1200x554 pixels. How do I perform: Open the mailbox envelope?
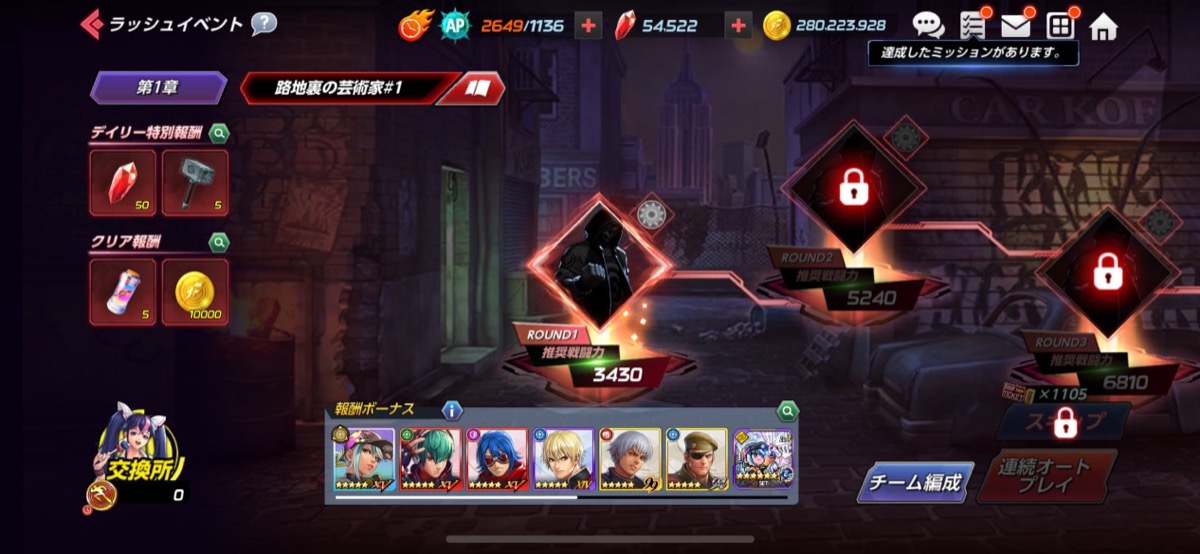[1016, 26]
